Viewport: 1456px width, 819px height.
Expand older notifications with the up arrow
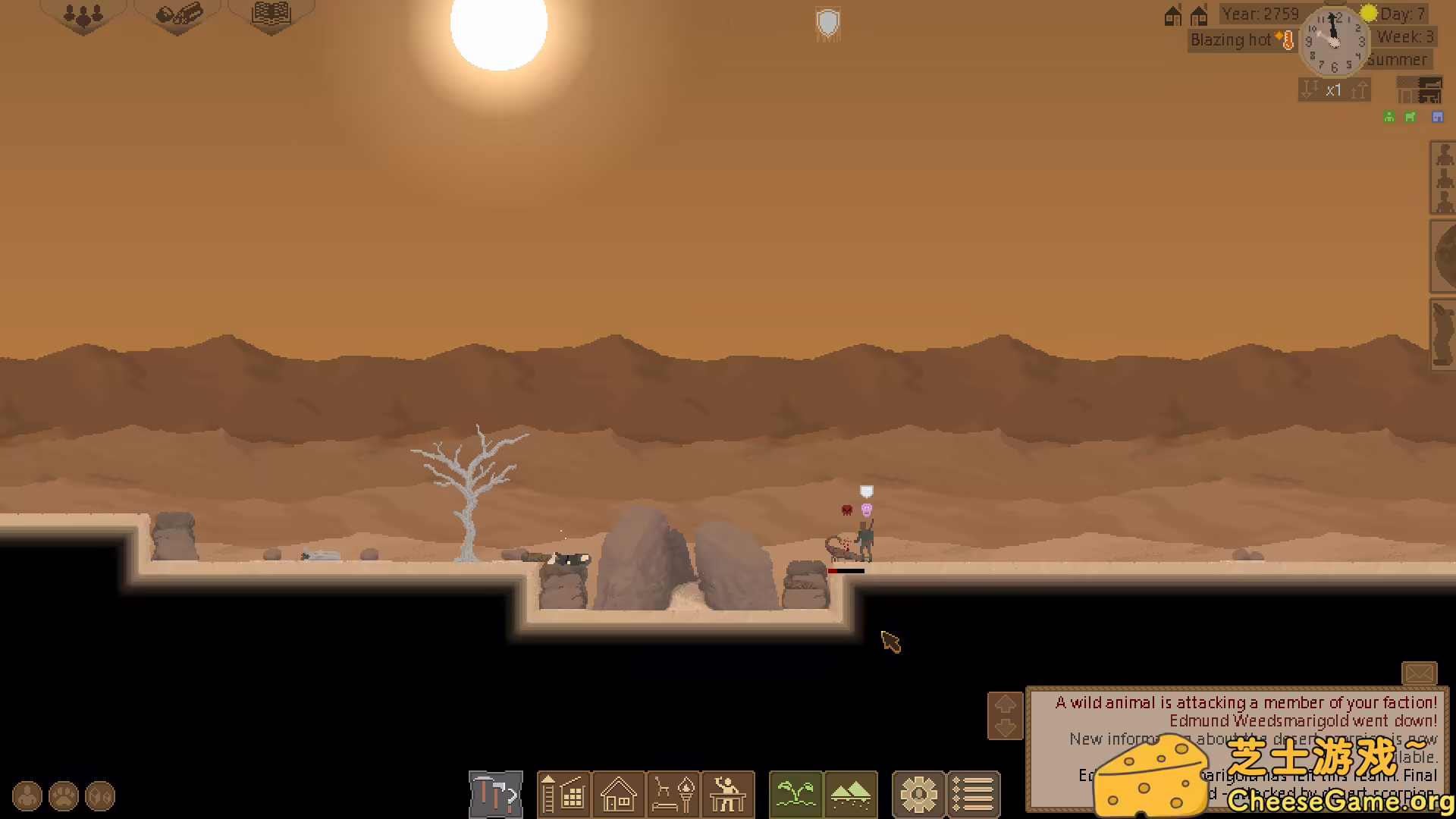[1006, 704]
